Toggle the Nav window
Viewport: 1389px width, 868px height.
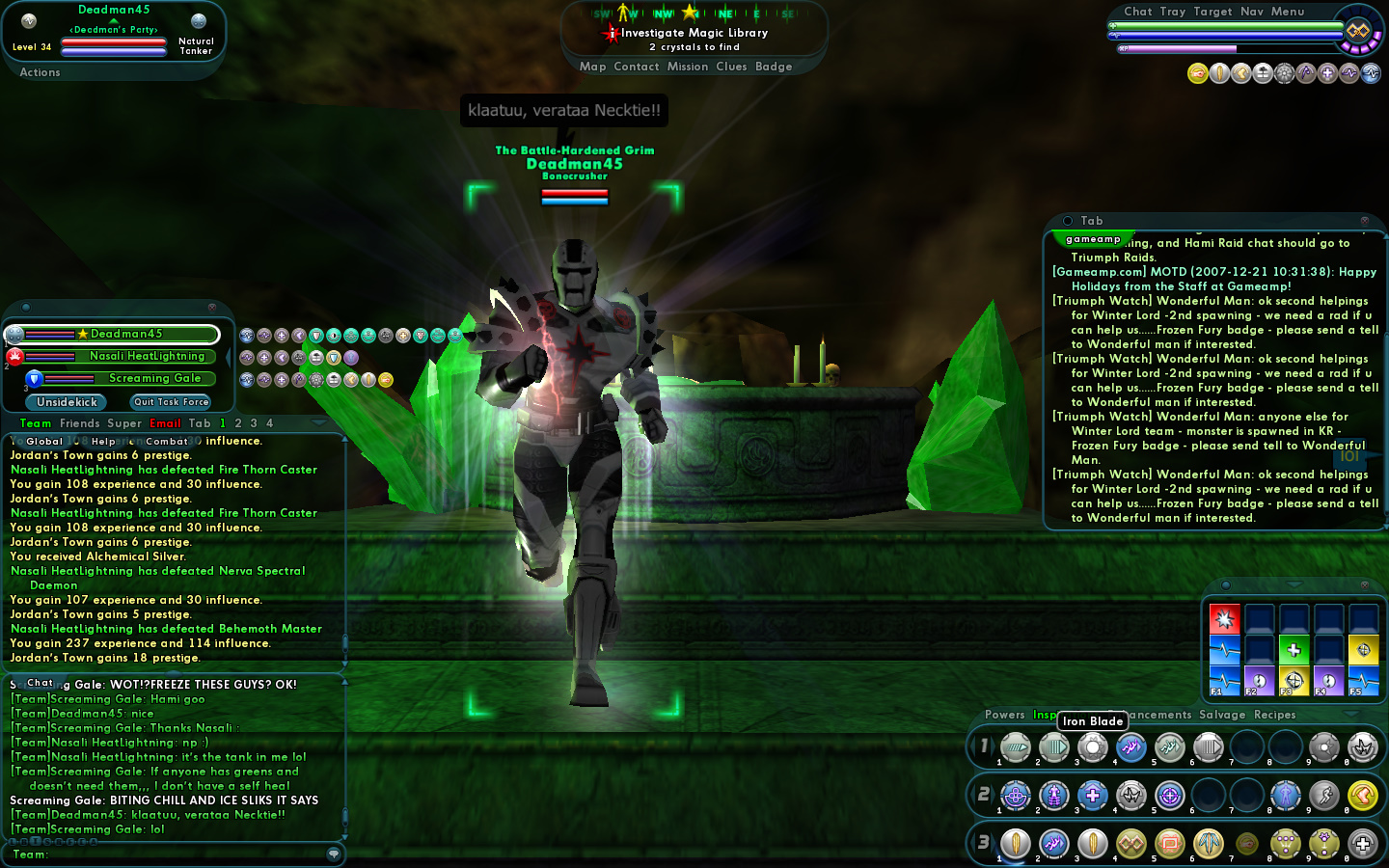(x=1251, y=12)
